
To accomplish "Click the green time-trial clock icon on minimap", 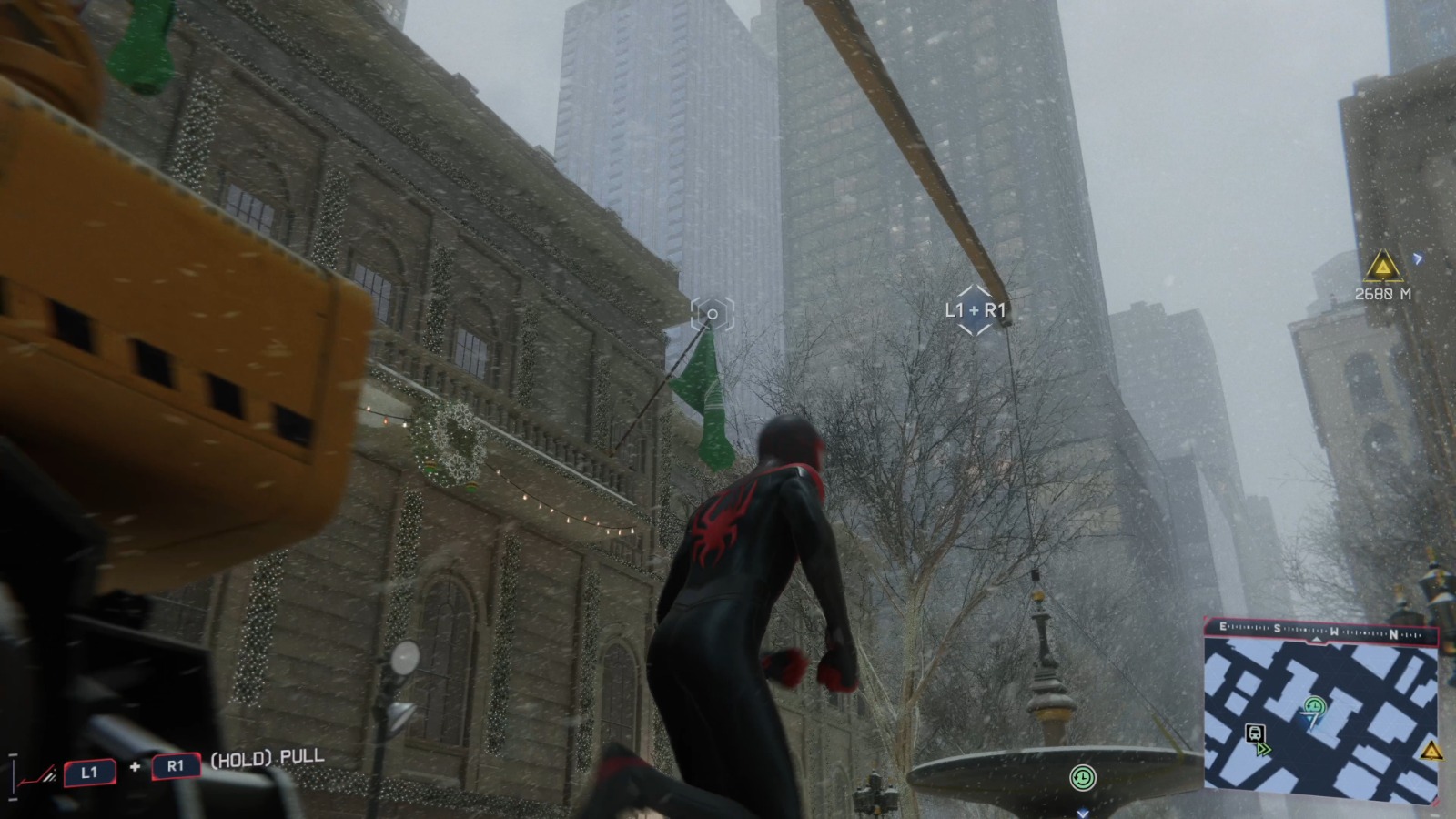I will click(x=1314, y=705).
